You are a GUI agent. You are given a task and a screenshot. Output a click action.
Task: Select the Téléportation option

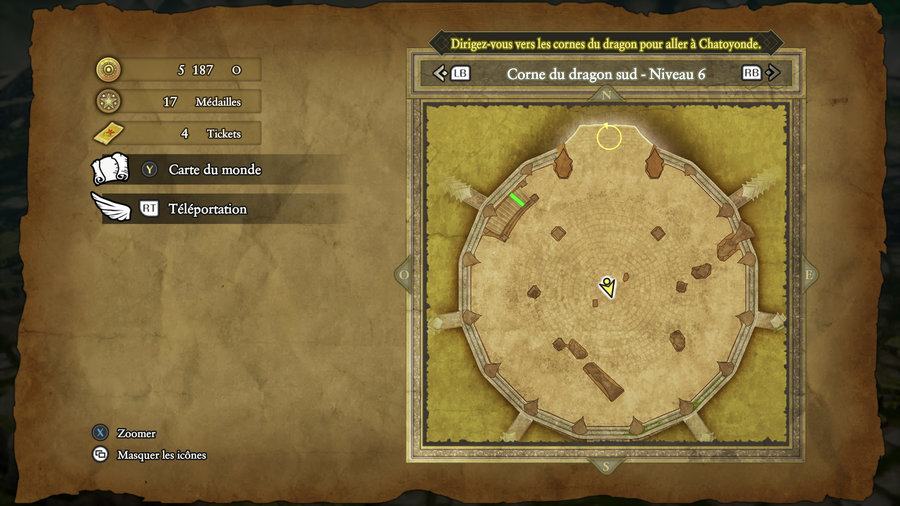coord(207,209)
